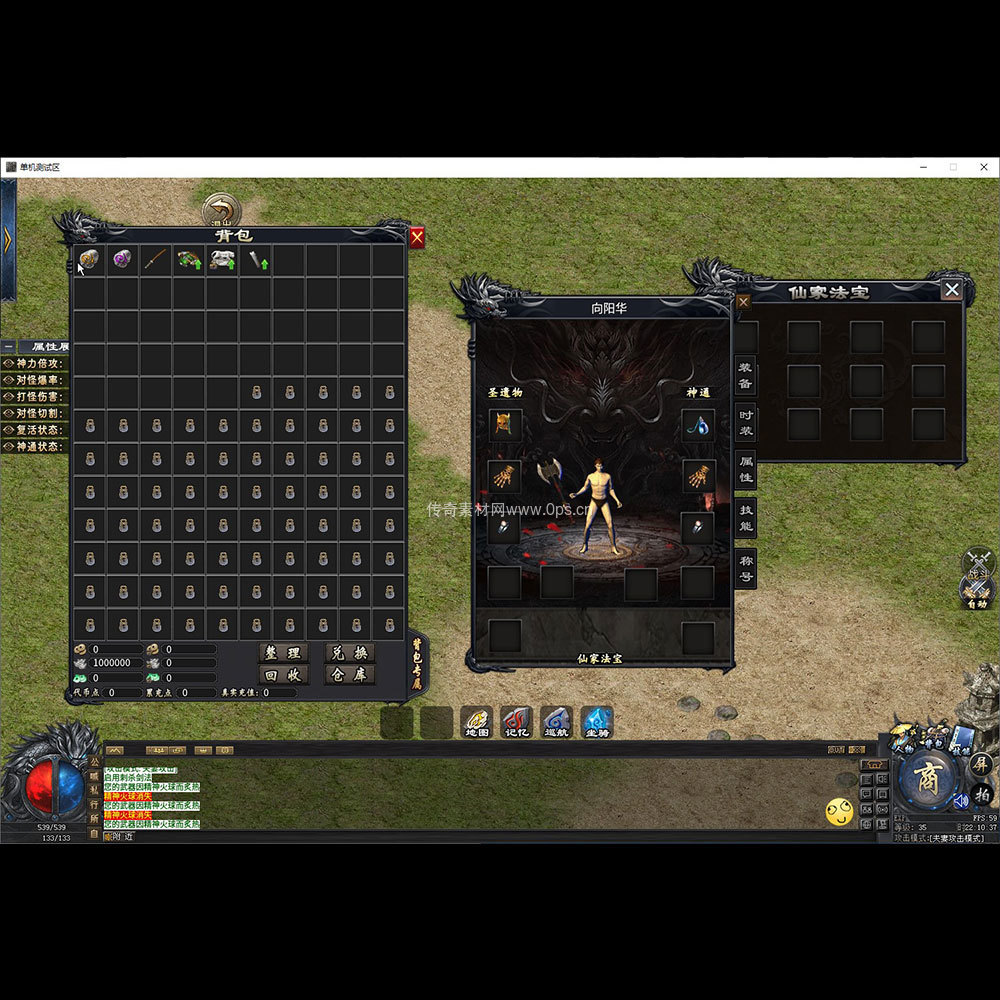Open the 兑换 exchange button

[349, 652]
